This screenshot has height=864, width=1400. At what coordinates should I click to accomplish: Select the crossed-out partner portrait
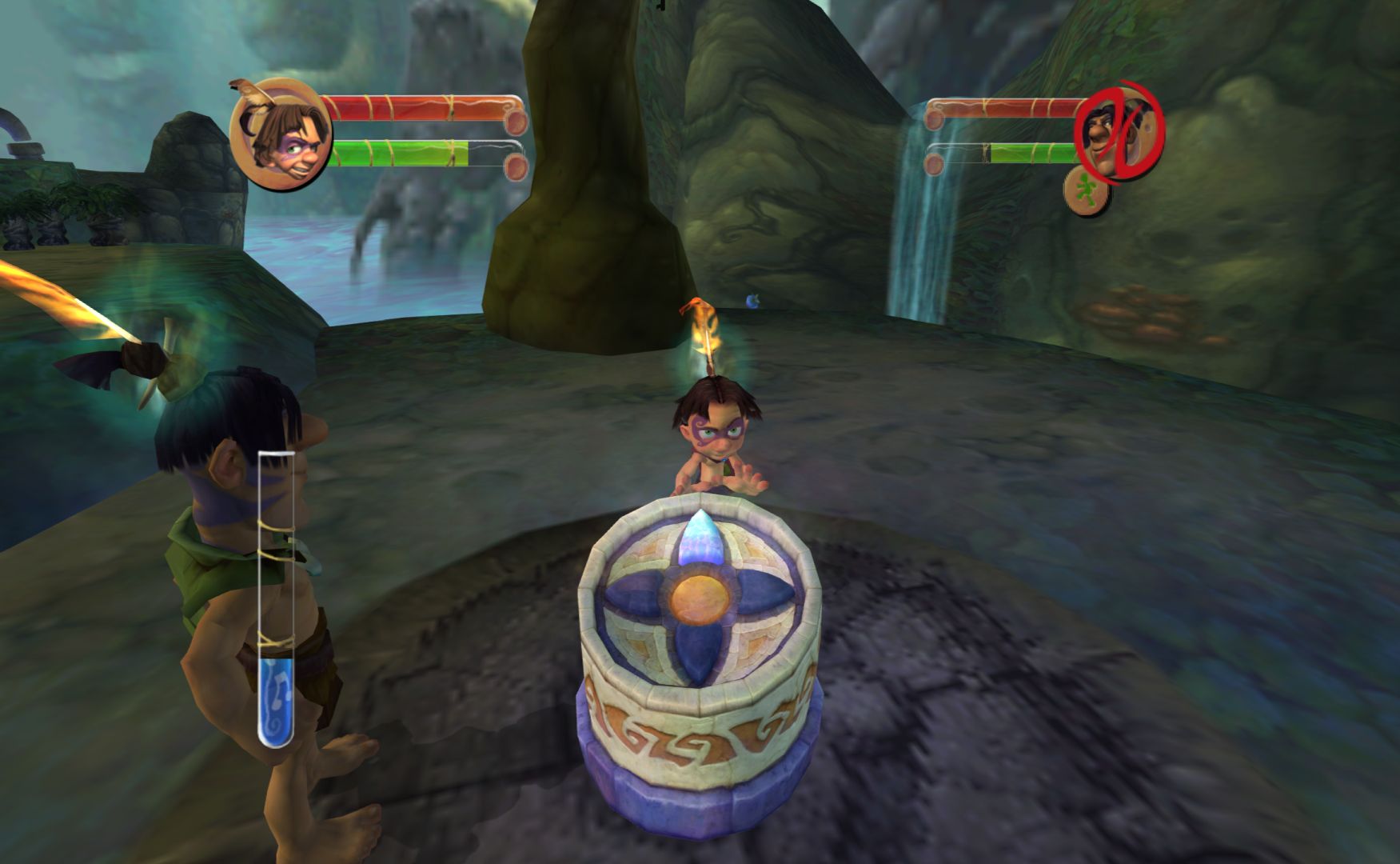tap(1119, 132)
